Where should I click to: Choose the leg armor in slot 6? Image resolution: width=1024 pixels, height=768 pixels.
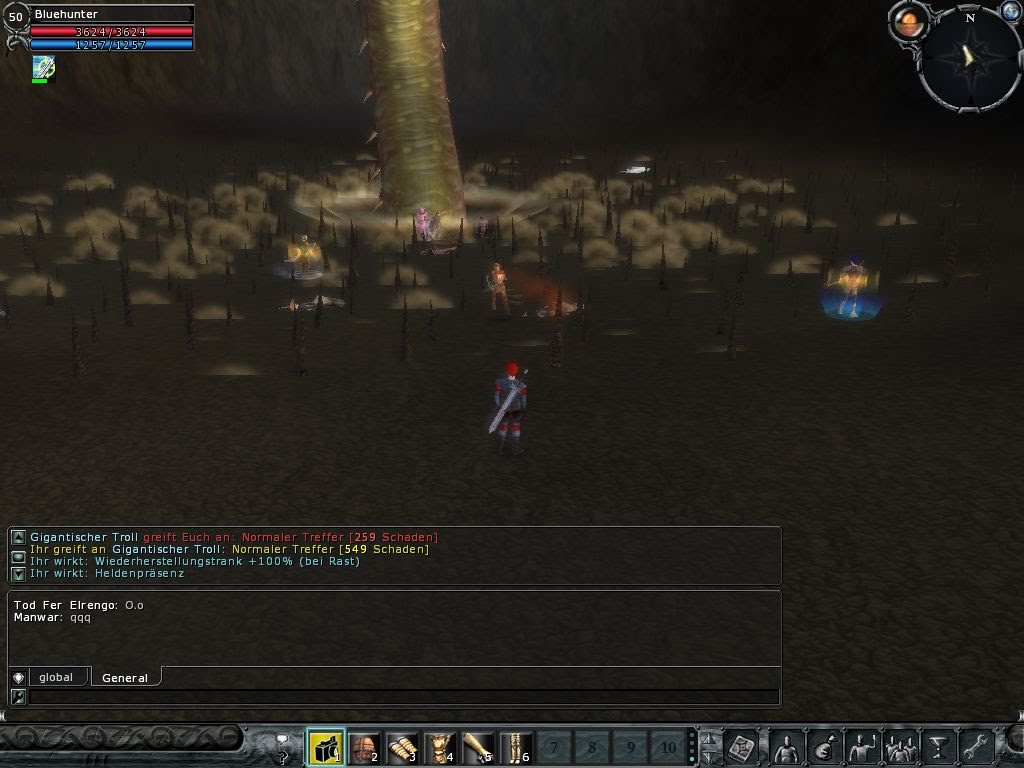(515, 747)
